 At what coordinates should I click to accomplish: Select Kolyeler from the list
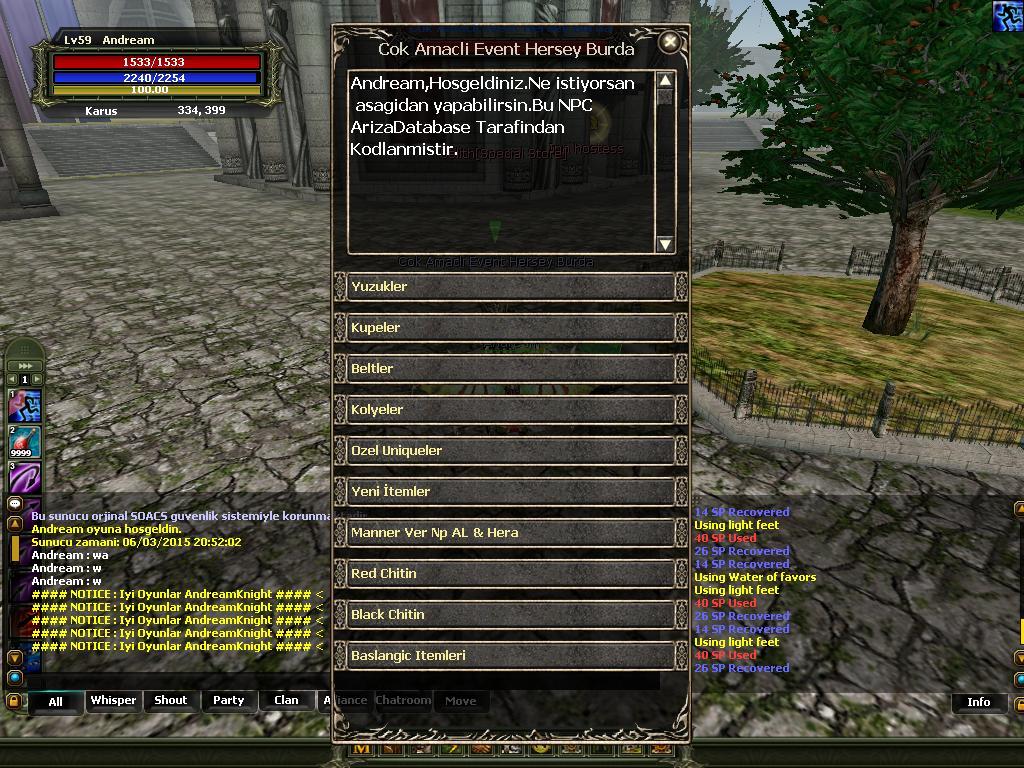511,410
